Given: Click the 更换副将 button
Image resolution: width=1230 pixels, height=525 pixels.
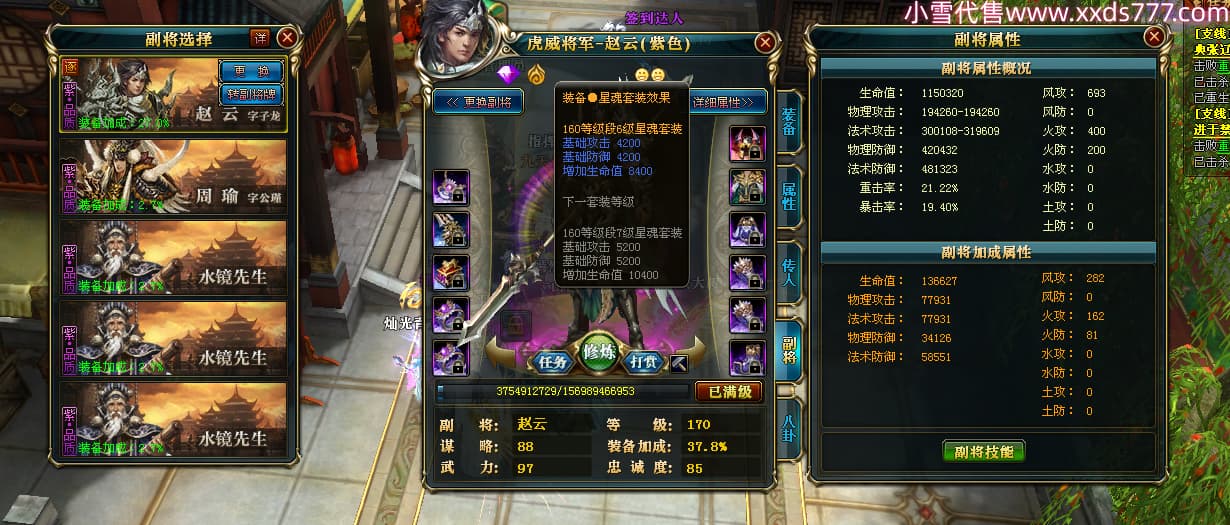Looking at the screenshot, I should coord(478,102).
